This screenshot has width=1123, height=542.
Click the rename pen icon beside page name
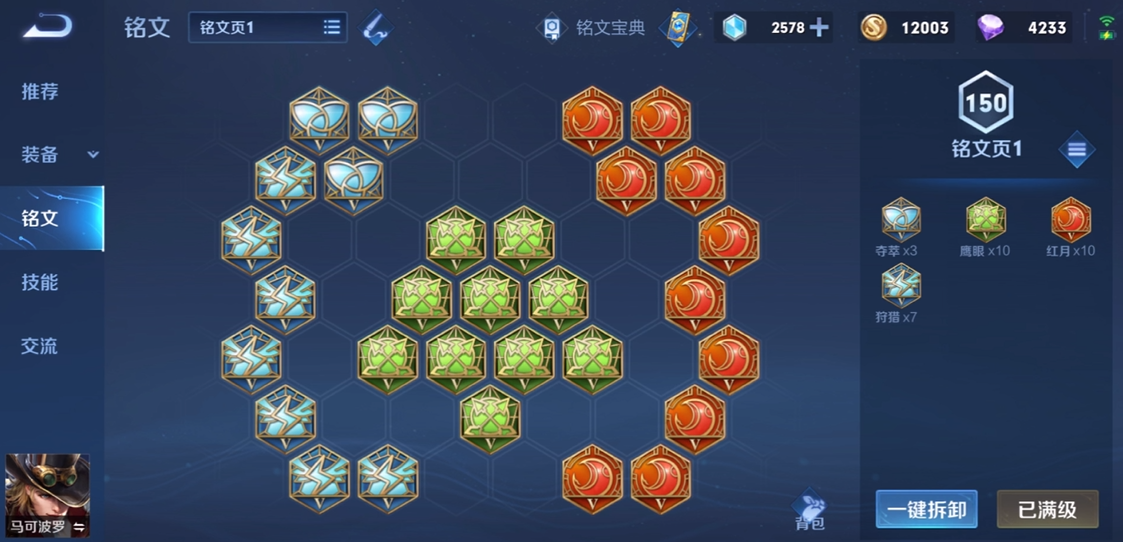[375, 27]
